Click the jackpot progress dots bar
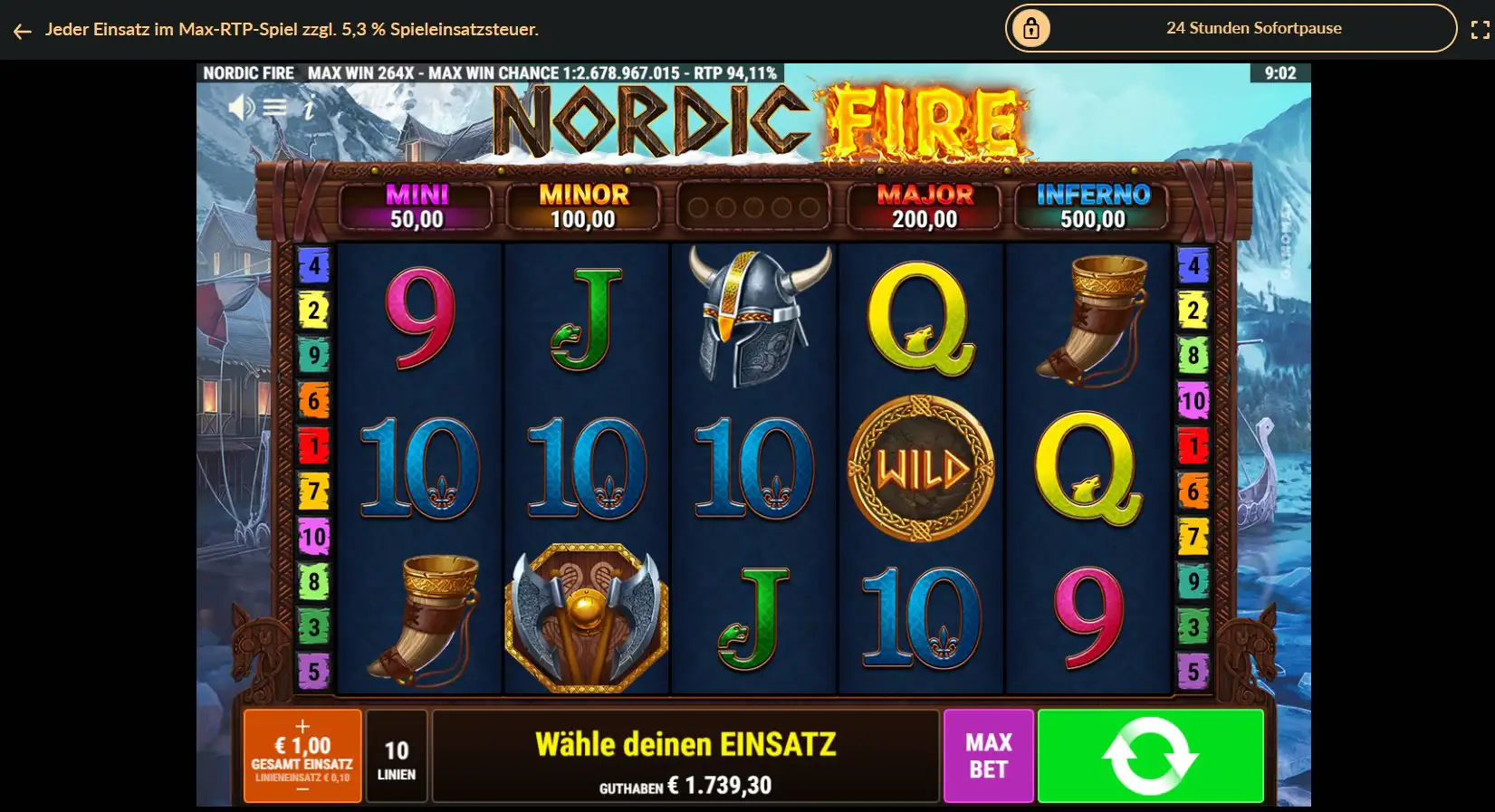The image size is (1495, 812). [x=753, y=205]
